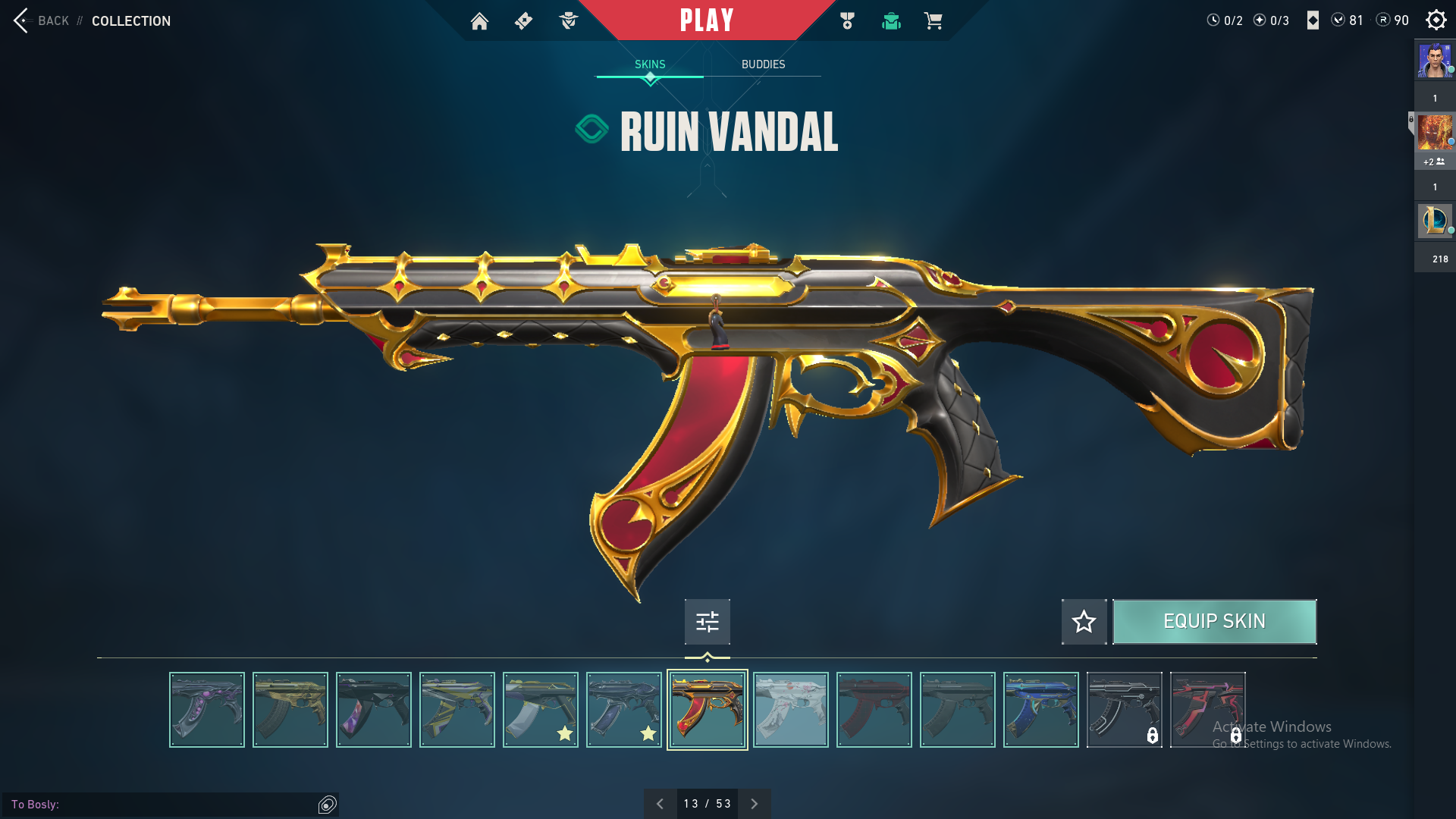1456x819 pixels.
Task: Click the red PLAY button
Action: 707,20
